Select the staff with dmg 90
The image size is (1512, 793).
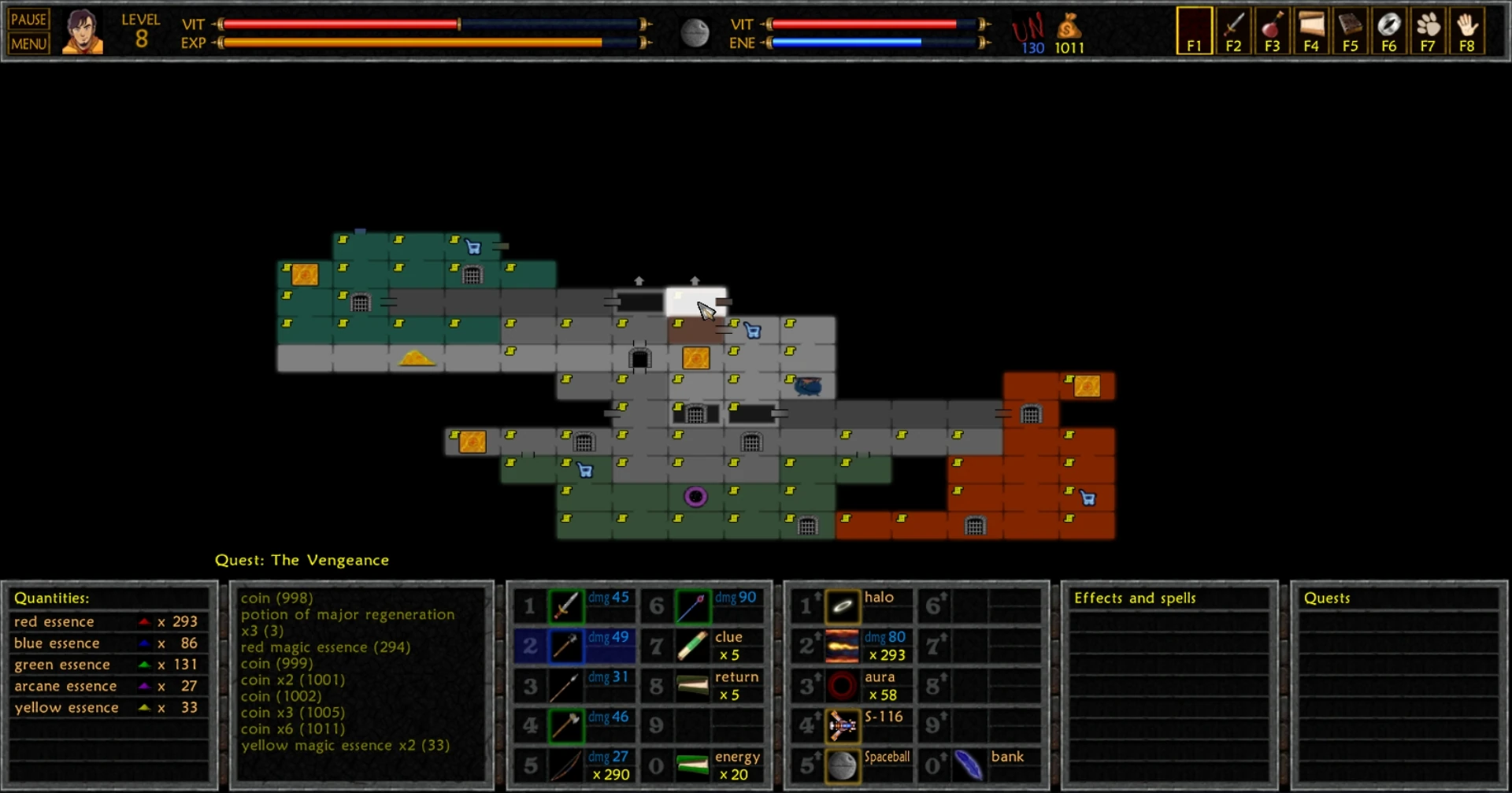pyautogui.click(x=691, y=606)
